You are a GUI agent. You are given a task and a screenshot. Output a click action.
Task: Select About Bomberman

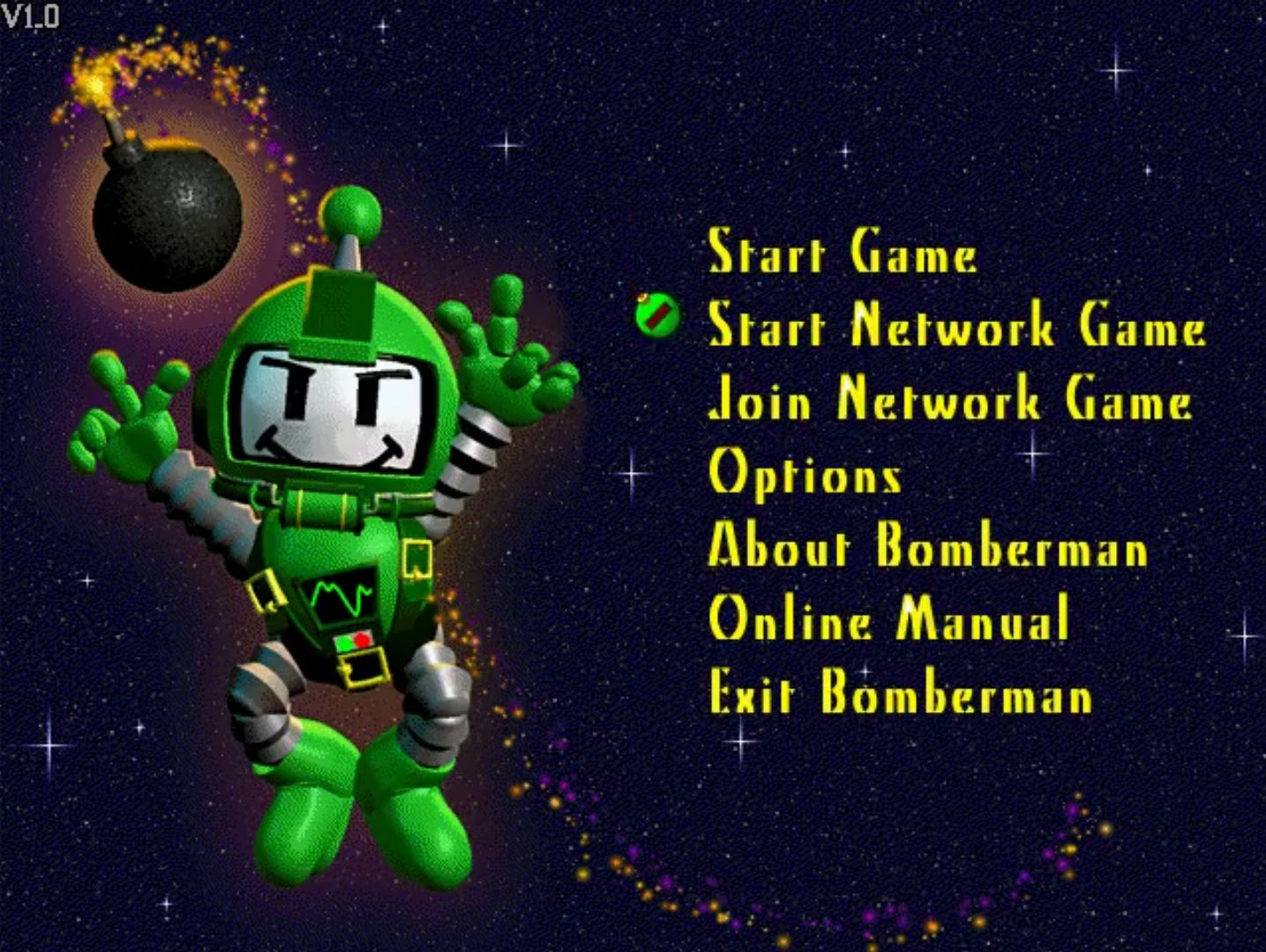(x=926, y=550)
